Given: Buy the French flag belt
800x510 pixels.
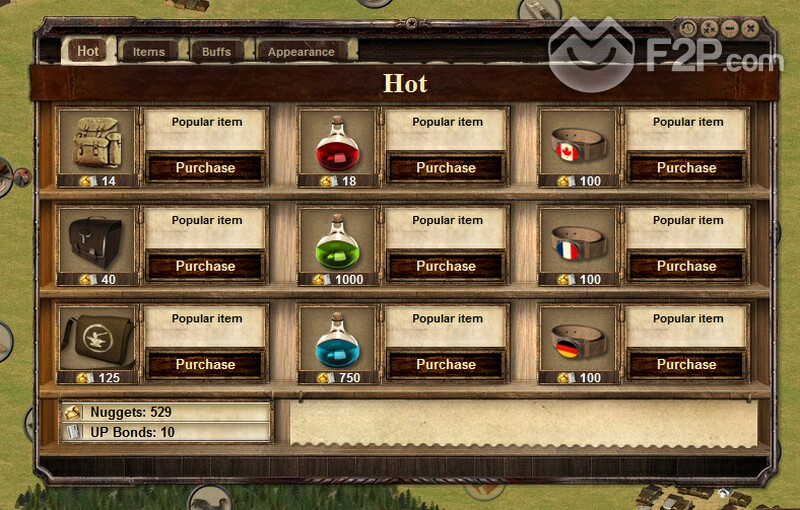Looking at the screenshot, I should coord(686,266).
